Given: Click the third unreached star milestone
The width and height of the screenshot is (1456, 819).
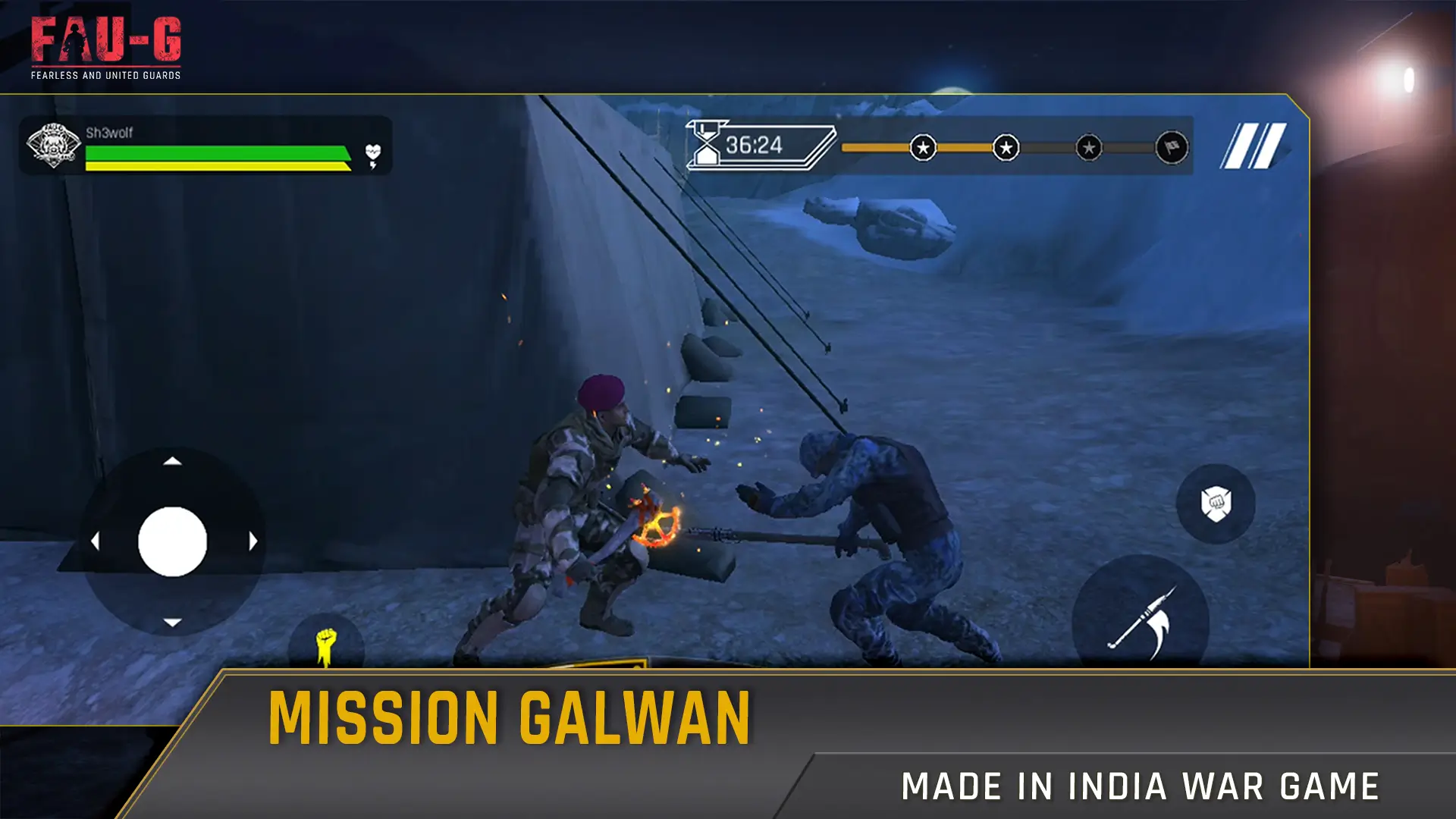Looking at the screenshot, I should click(1087, 149).
